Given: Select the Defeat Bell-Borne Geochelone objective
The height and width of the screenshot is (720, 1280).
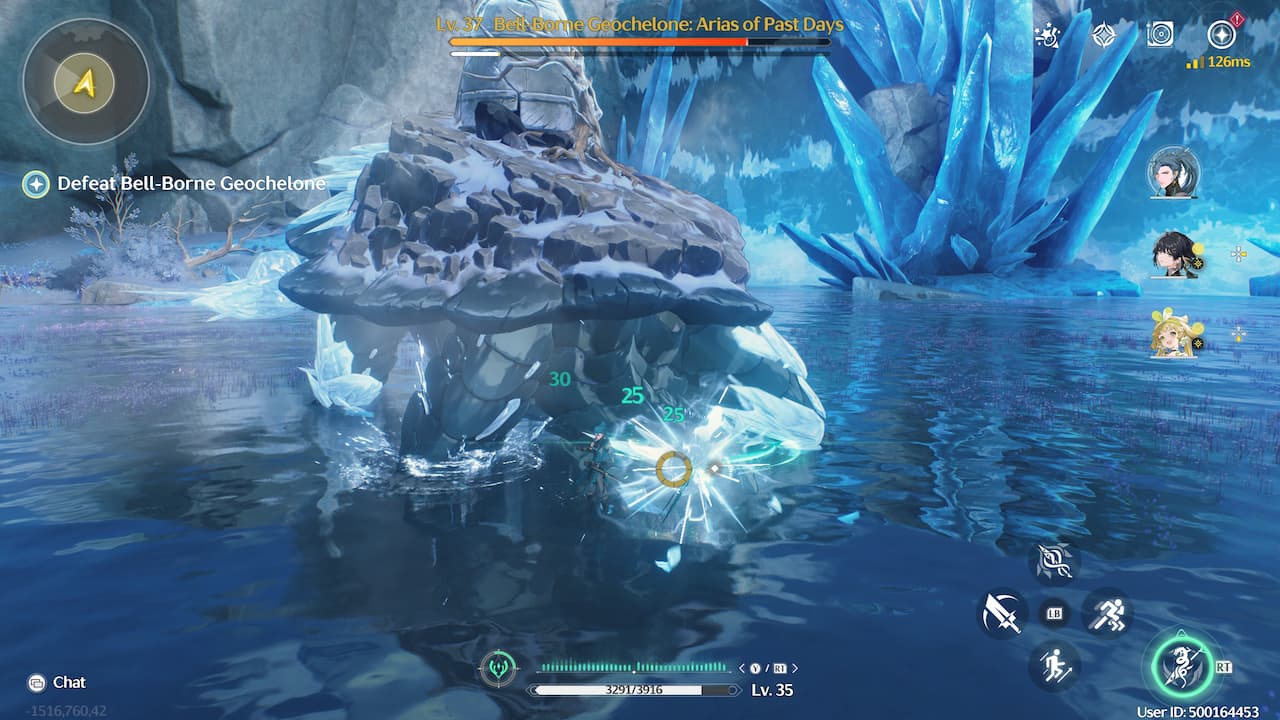Looking at the screenshot, I should 178,184.
